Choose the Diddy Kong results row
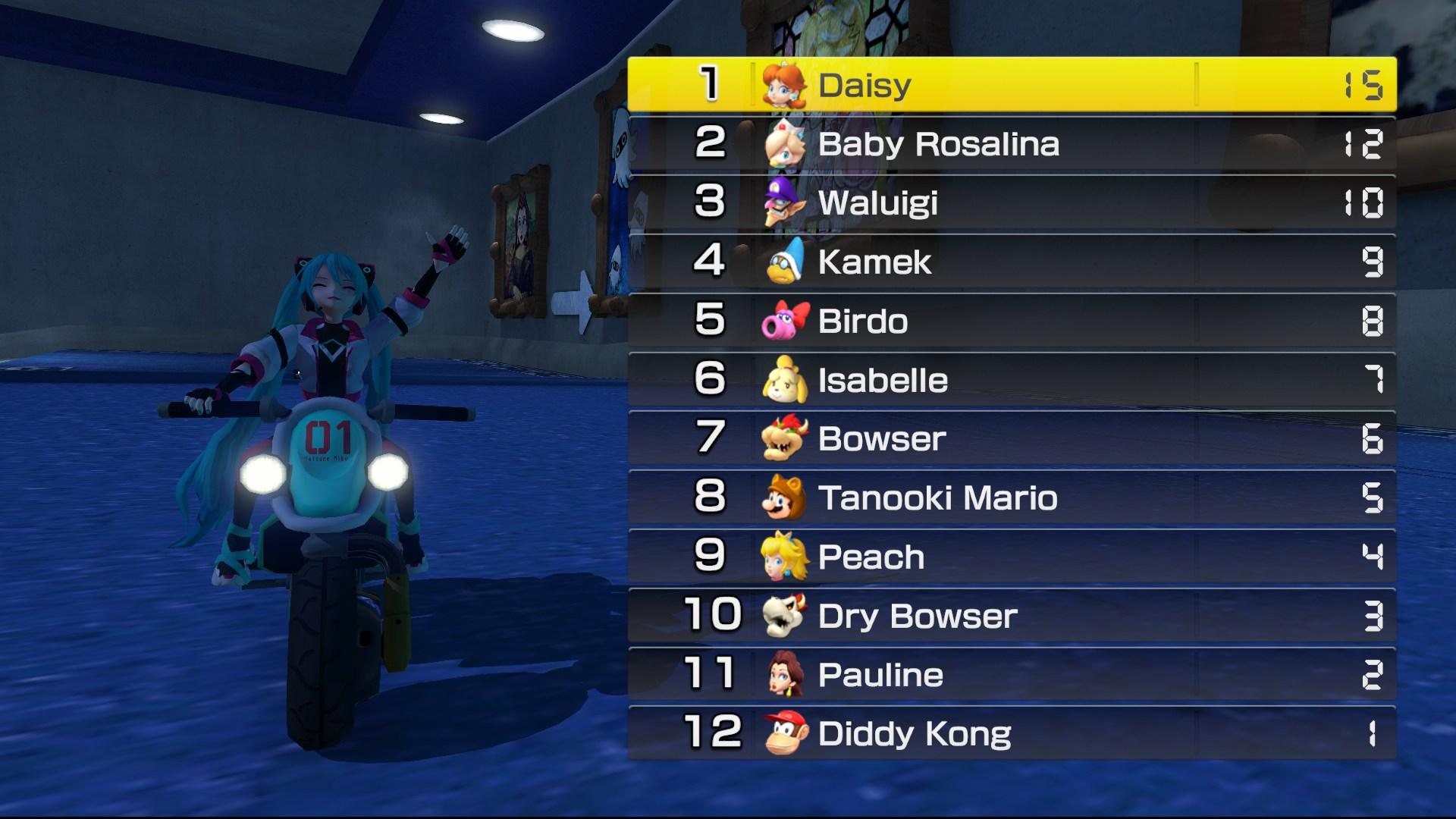This screenshot has height=819, width=1456. 1012,733
